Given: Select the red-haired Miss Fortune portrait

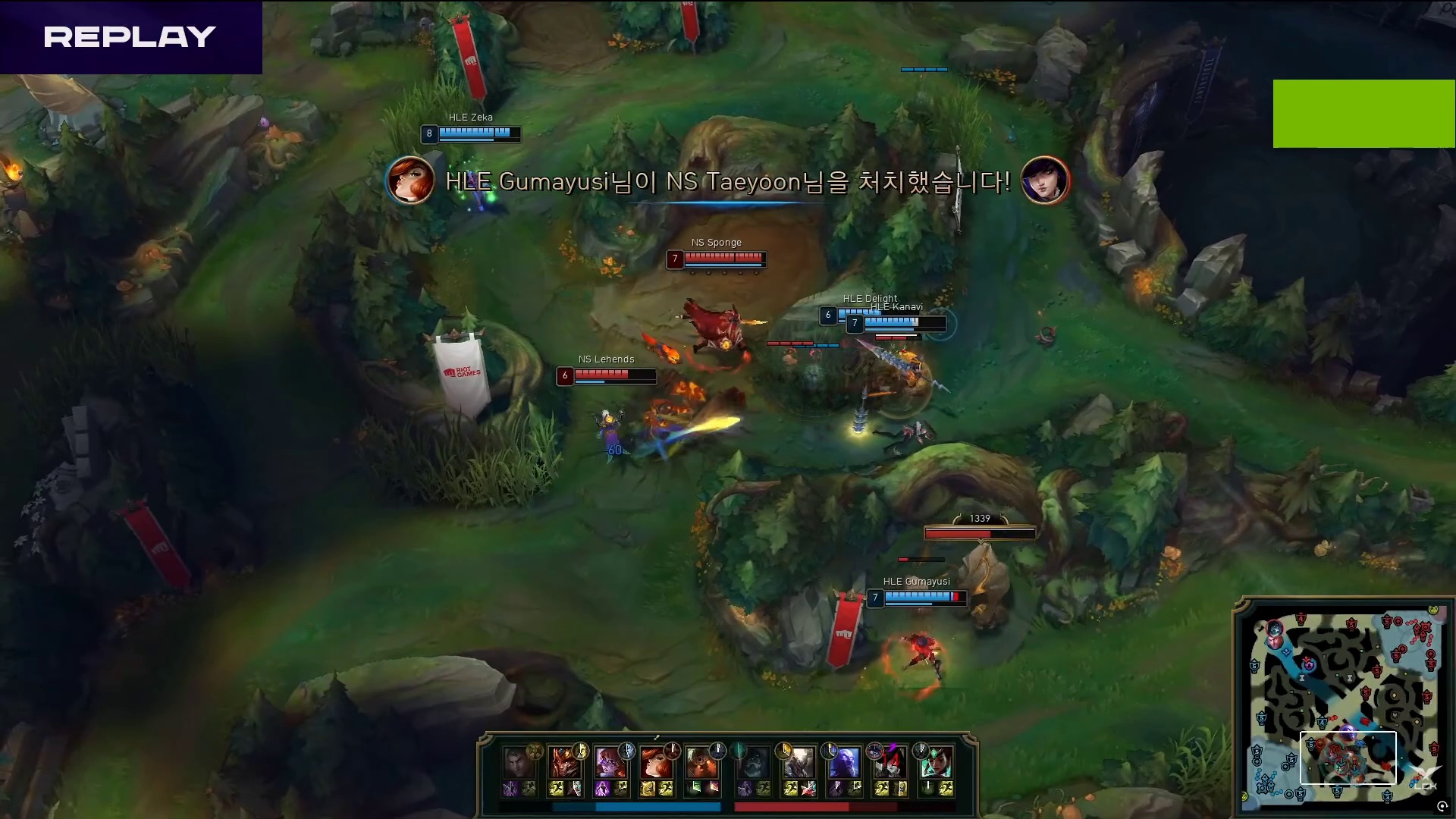Looking at the screenshot, I should pyautogui.click(x=655, y=763).
